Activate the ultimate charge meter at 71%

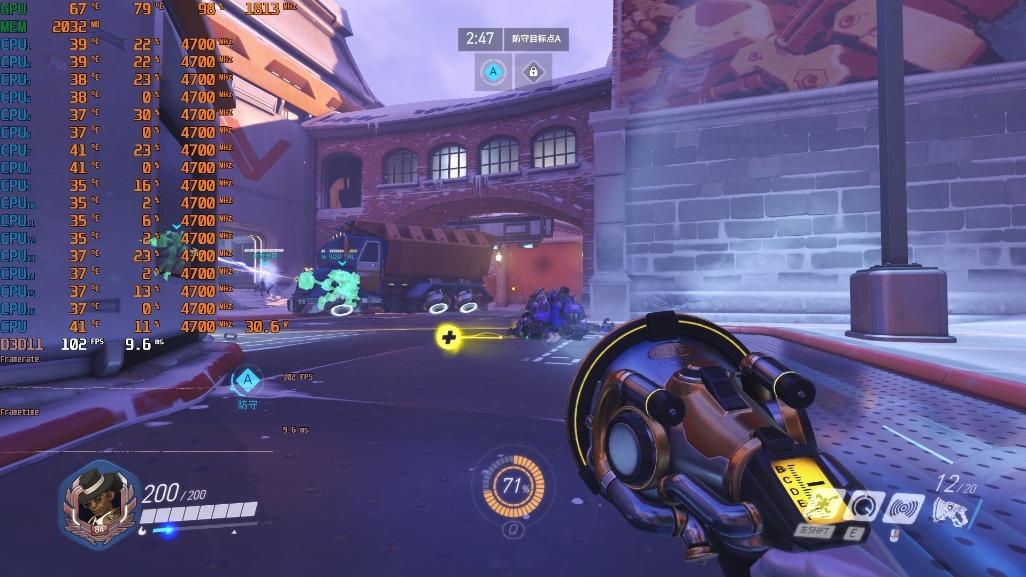[x=515, y=487]
